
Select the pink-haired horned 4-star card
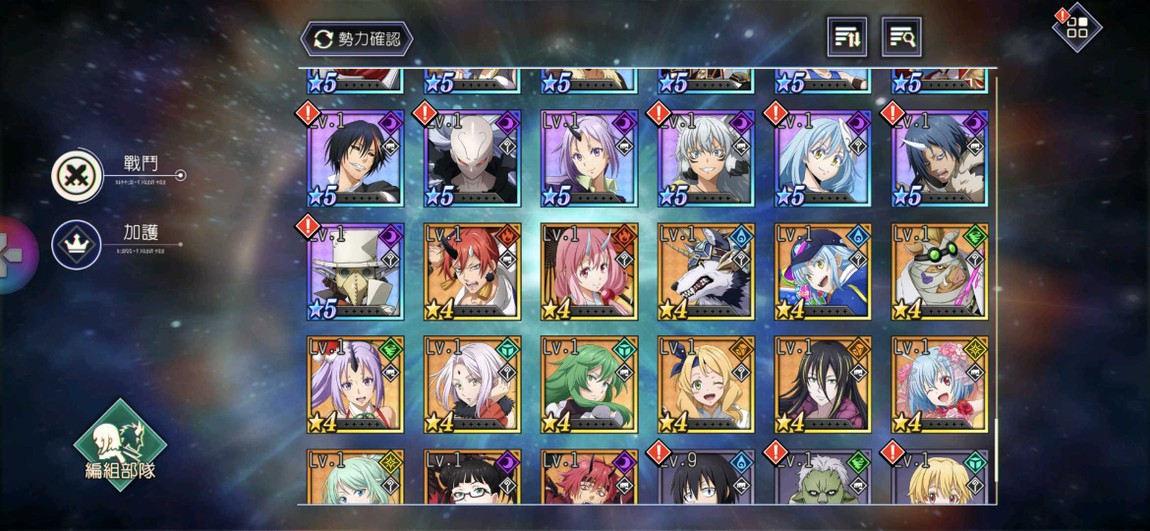point(589,272)
